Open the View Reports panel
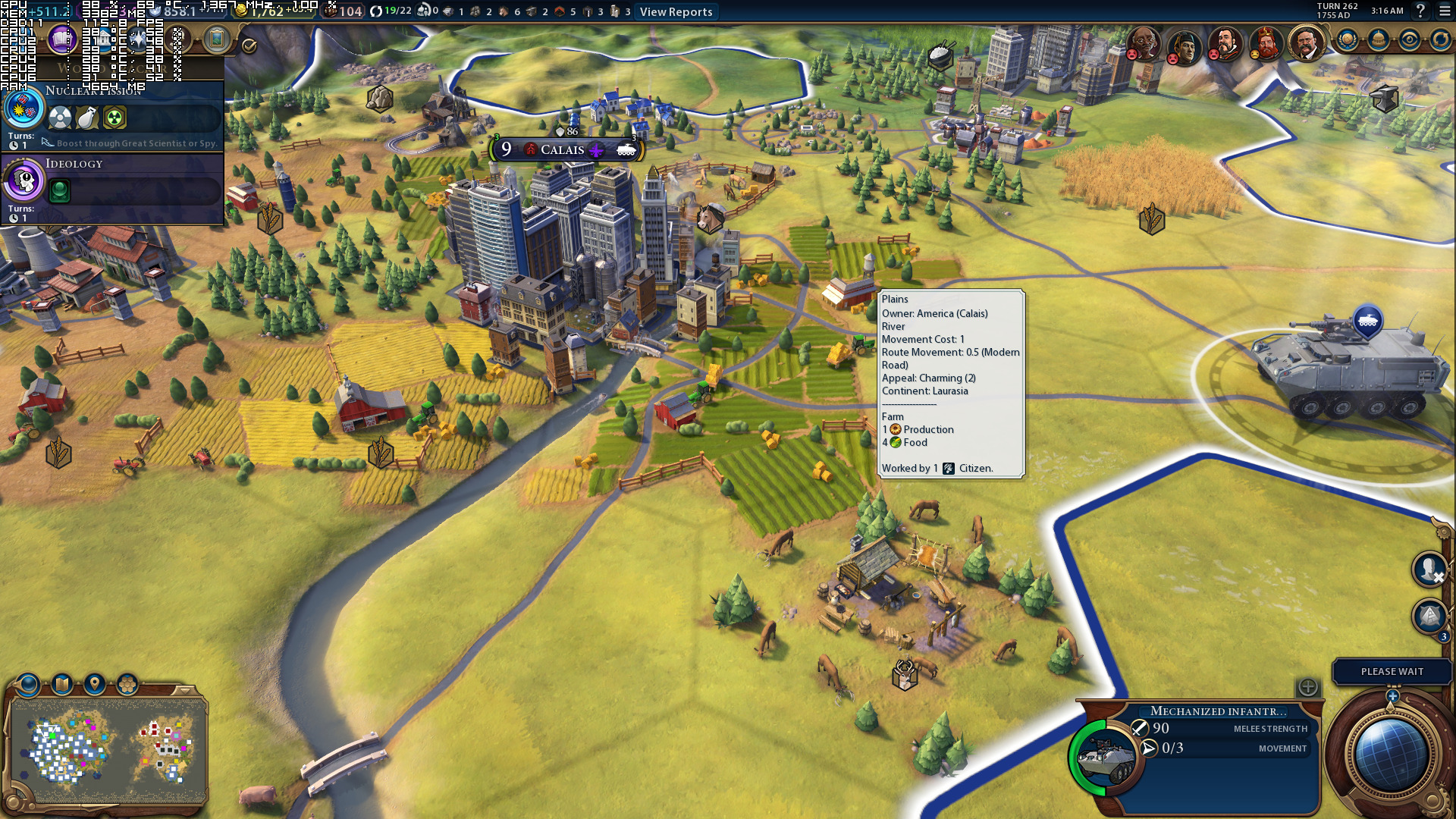Image resolution: width=1456 pixels, height=819 pixels. point(676,11)
